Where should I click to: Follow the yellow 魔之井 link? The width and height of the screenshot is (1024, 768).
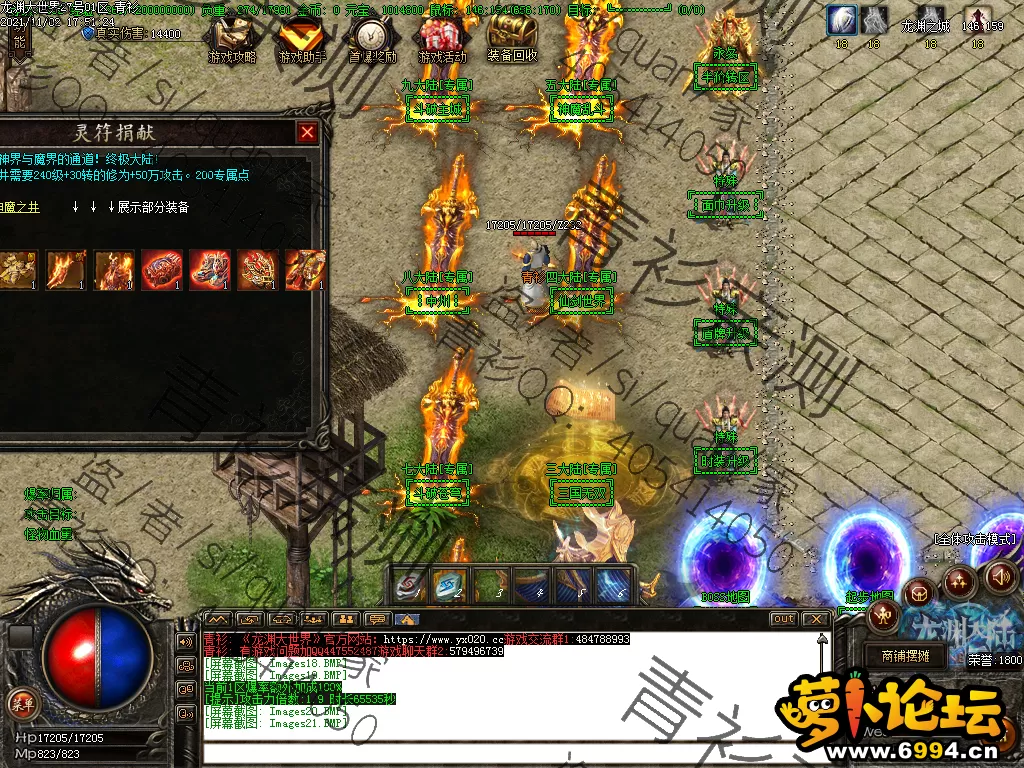(x=20, y=207)
